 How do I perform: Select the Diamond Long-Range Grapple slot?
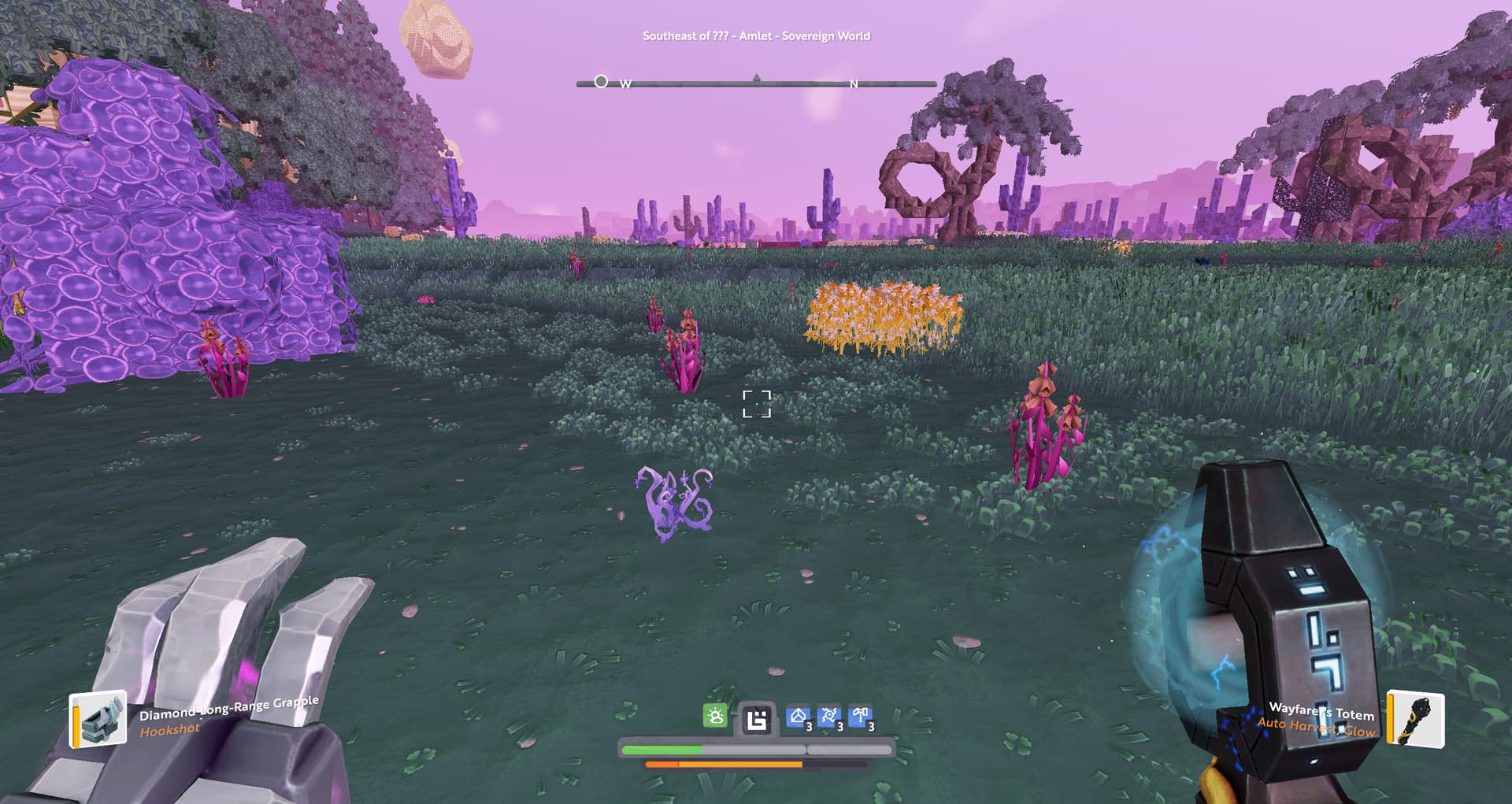tap(98, 718)
